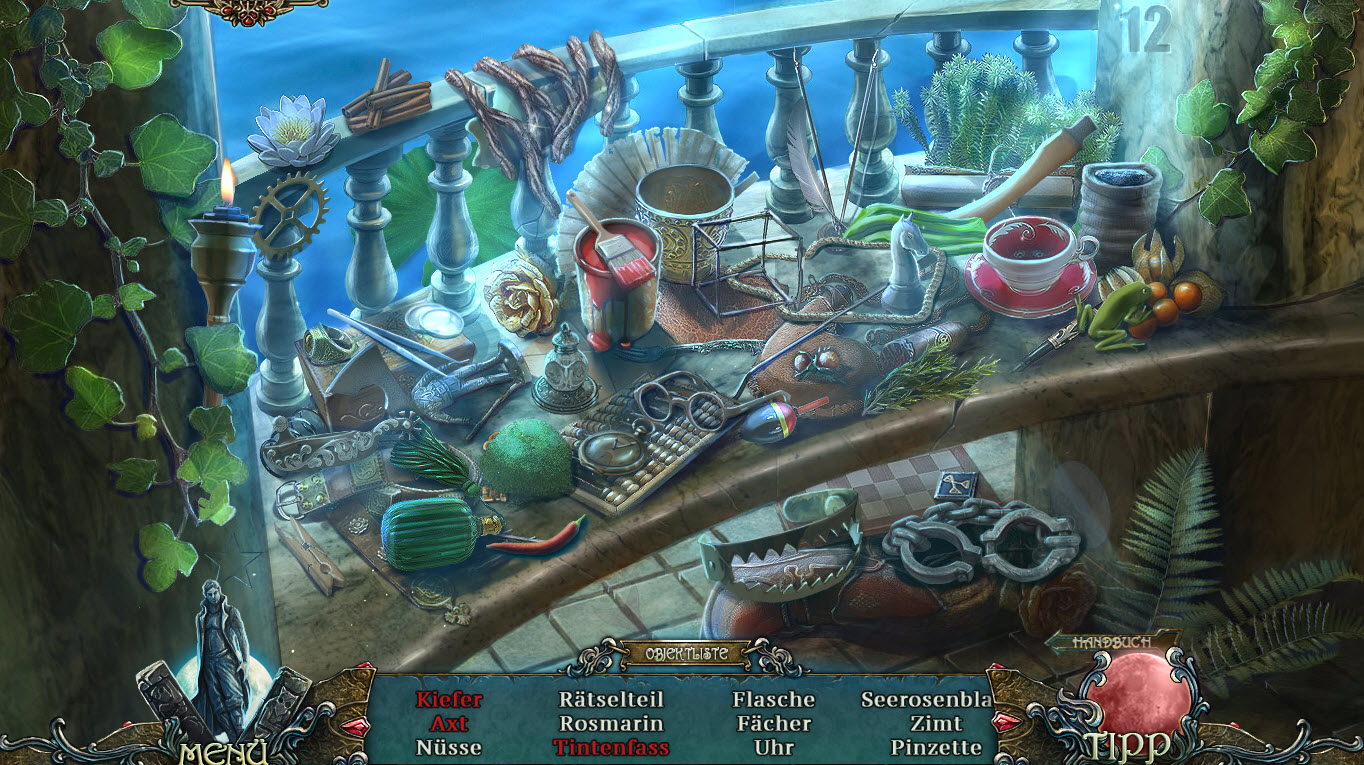Select the Zimt list entry
Image resolution: width=1364 pixels, height=765 pixels.
point(936,723)
